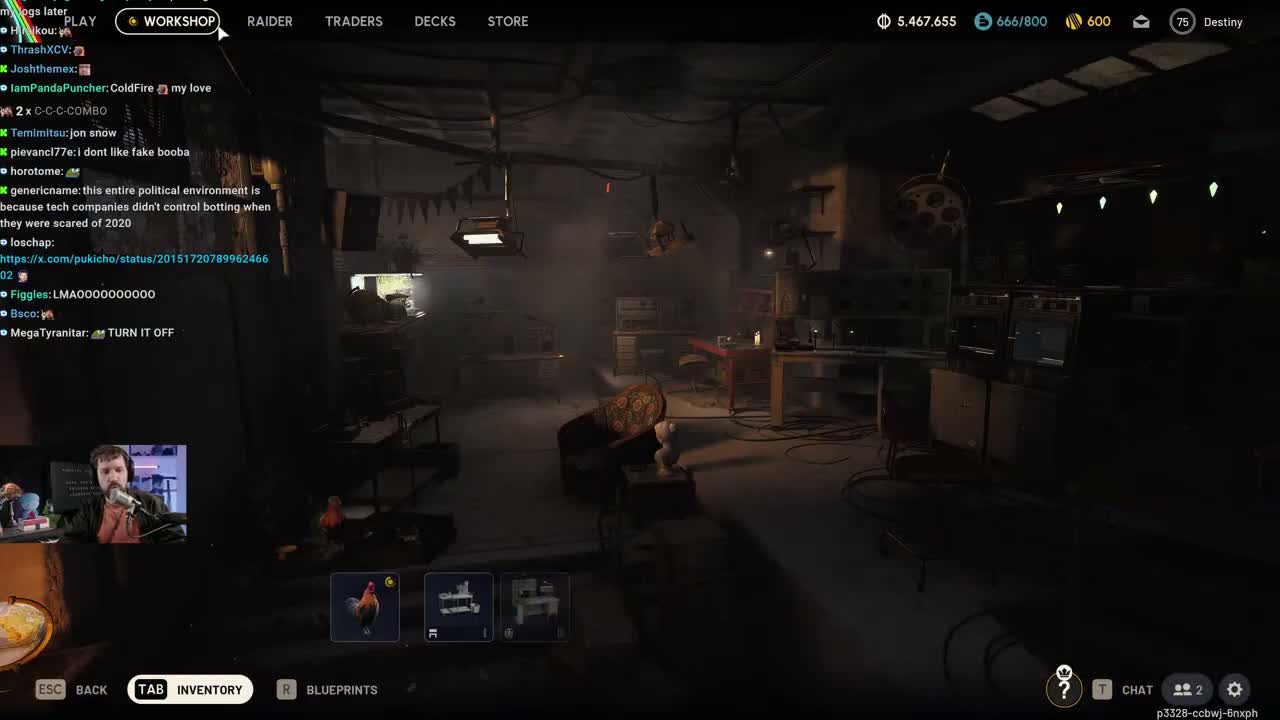1280x720 pixels.
Task: Select the dimmed desk station tile
Action: tap(534, 606)
